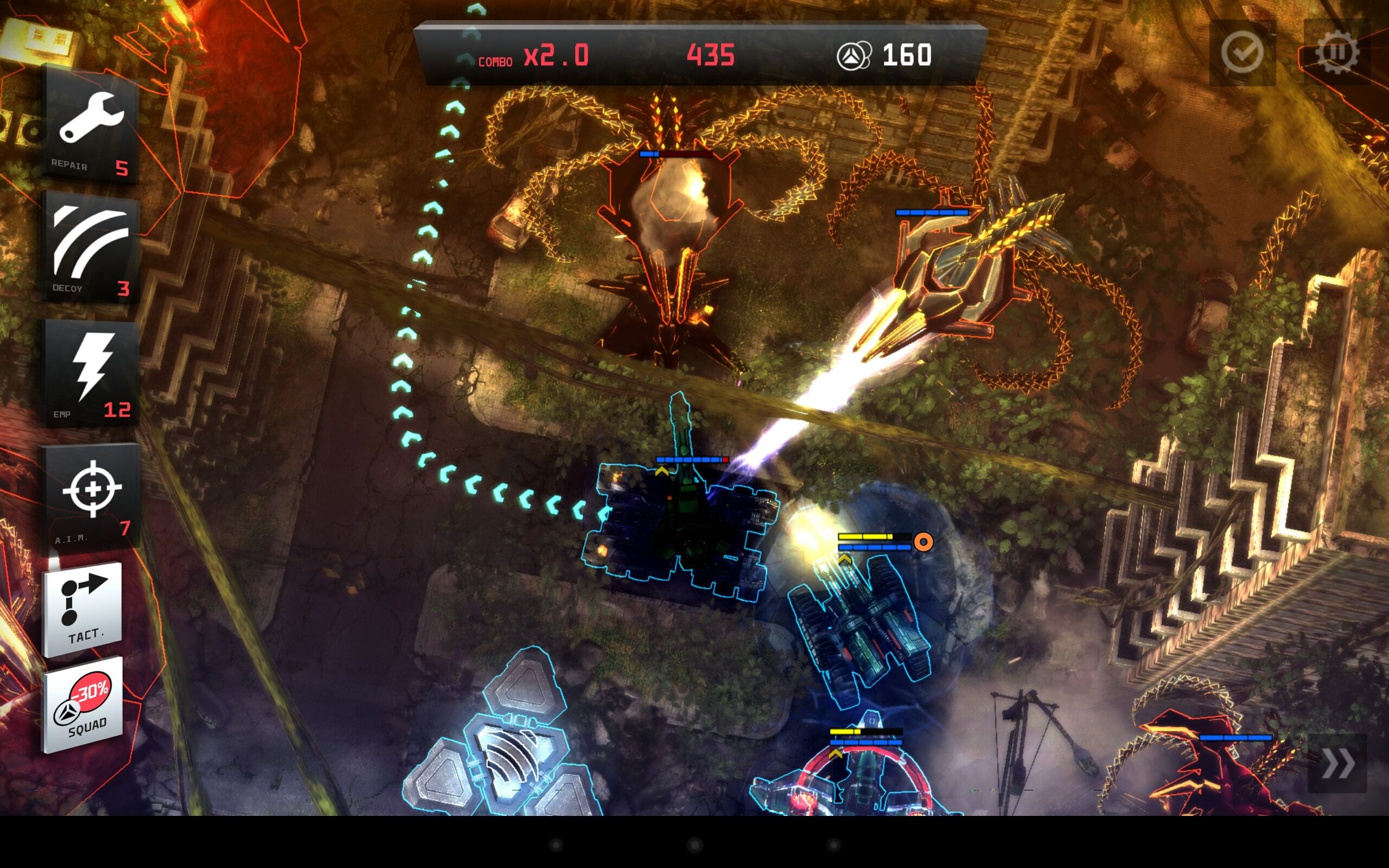This screenshot has height=868, width=1389.
Task: Toggle combo display showing x2.0
Action: [x=556, y=55]
